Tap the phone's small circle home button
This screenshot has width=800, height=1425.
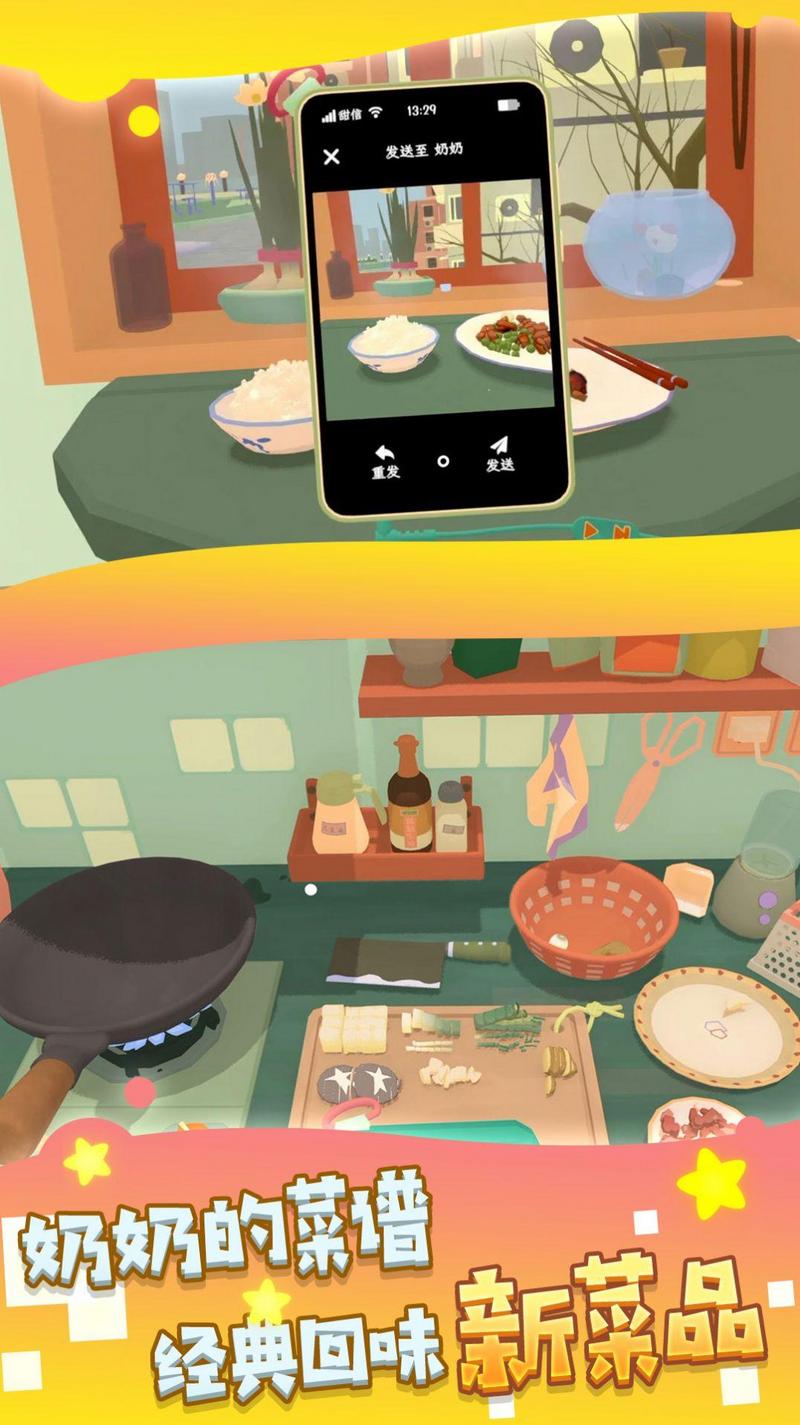[443, 462]
